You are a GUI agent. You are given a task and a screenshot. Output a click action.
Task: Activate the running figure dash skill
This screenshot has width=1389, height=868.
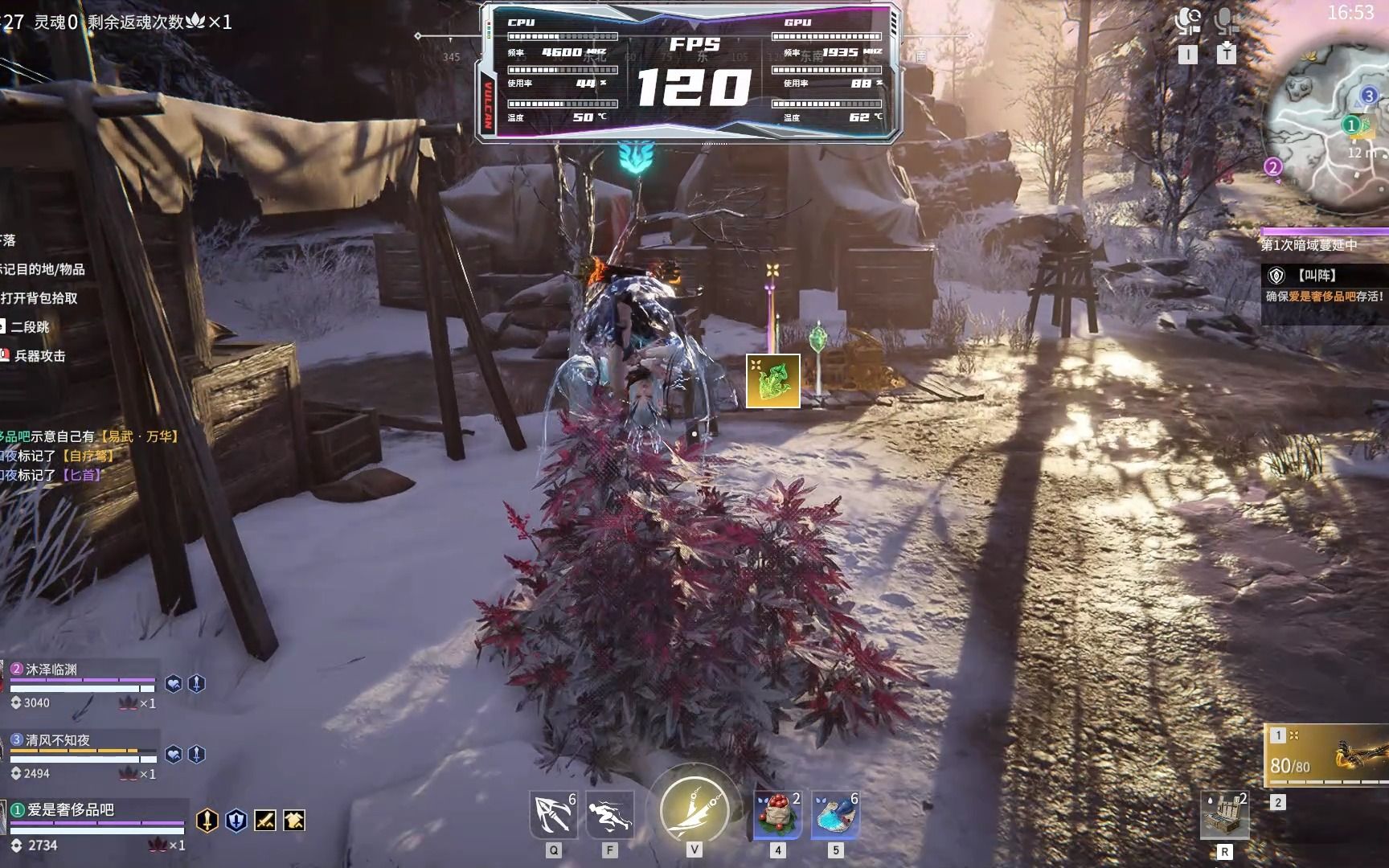[610, 816]
